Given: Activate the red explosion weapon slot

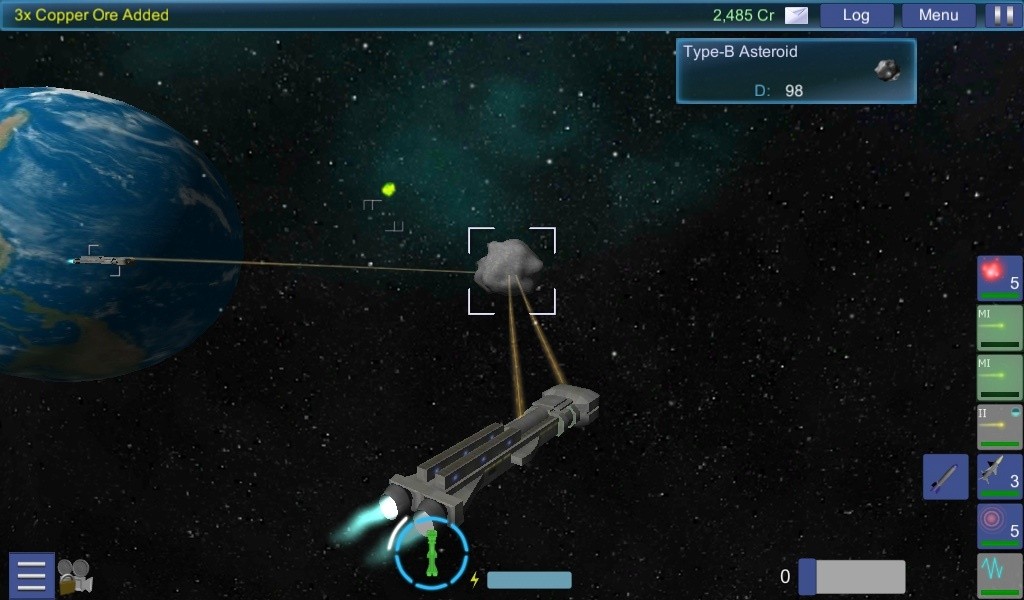Looking at the screenshot, I should tap(999, 278).
